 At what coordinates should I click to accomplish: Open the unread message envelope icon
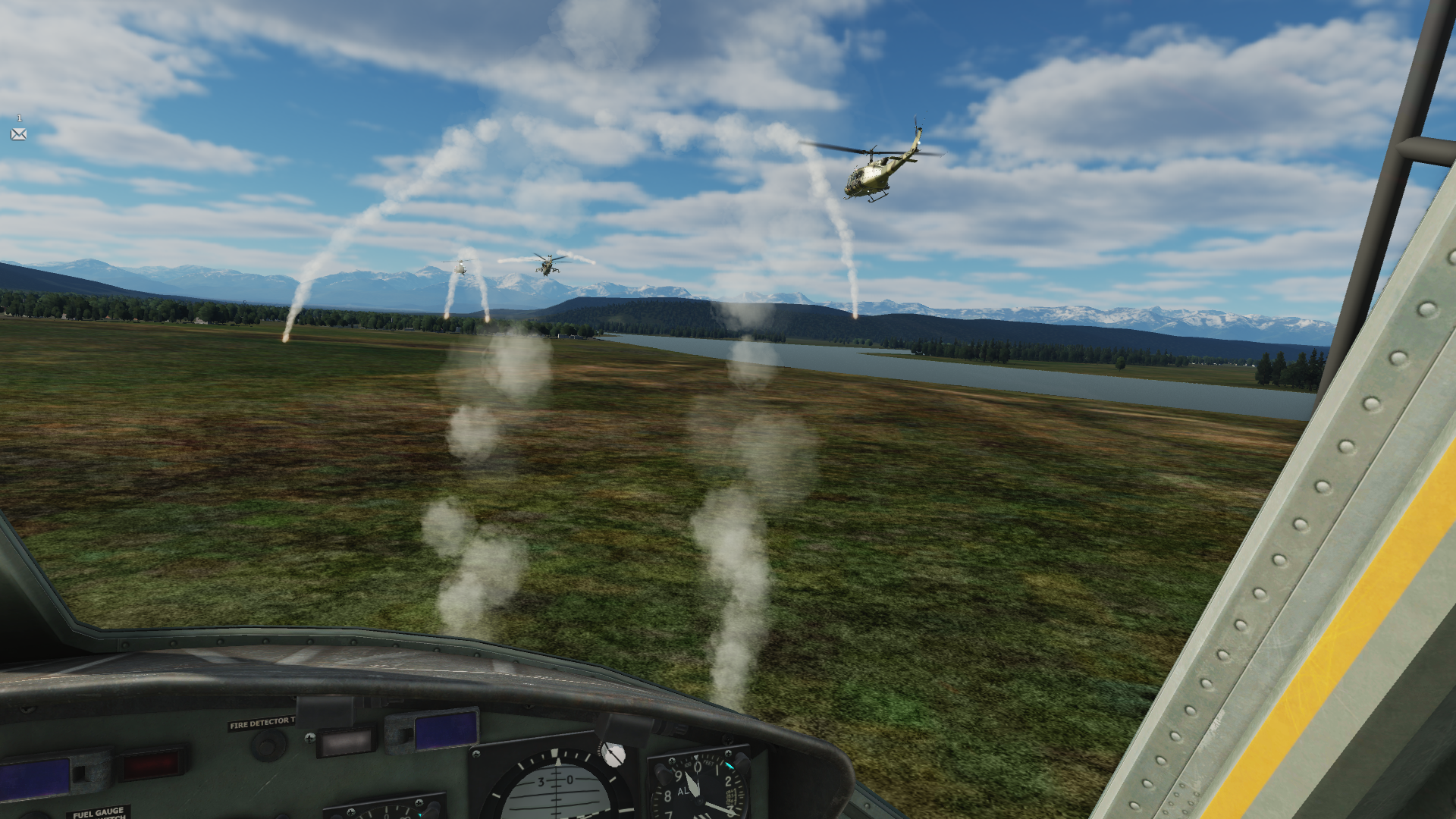pyautogui.click(x=18, y=134)
